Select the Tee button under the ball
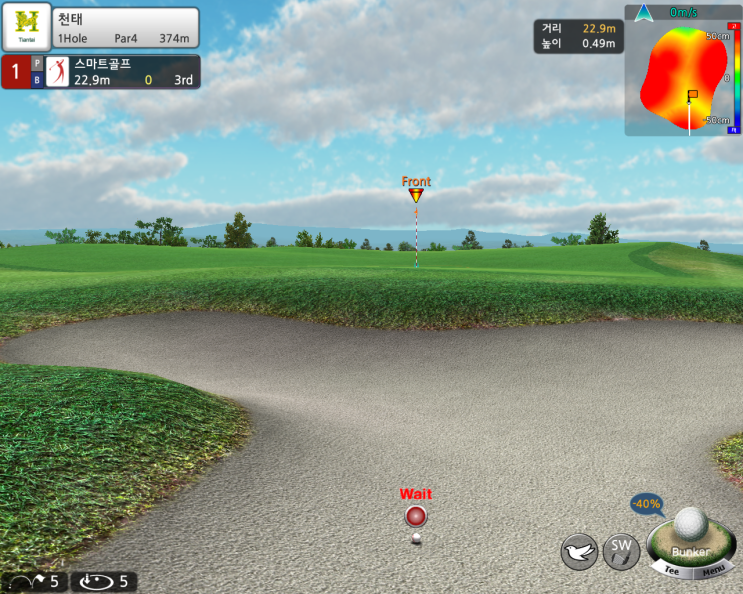The width and height of the screenshot is (743, 594). [672, 571]
